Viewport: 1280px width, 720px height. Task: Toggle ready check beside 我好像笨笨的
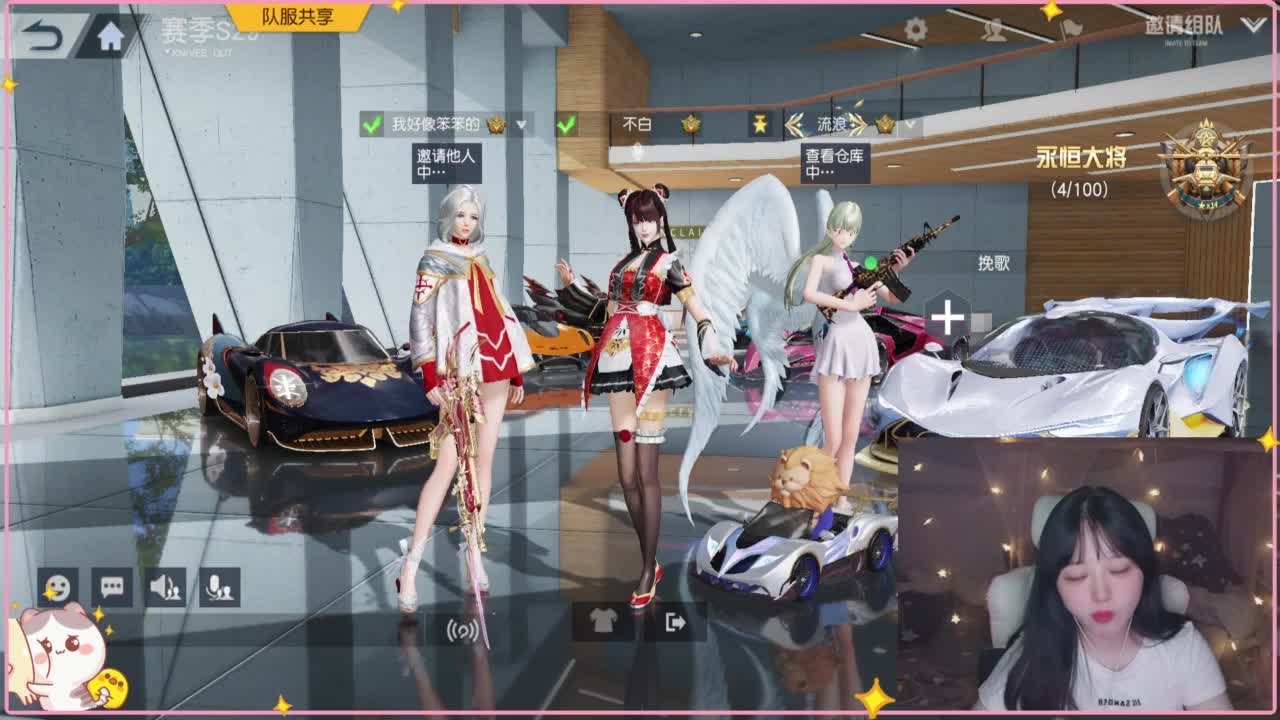370,124
